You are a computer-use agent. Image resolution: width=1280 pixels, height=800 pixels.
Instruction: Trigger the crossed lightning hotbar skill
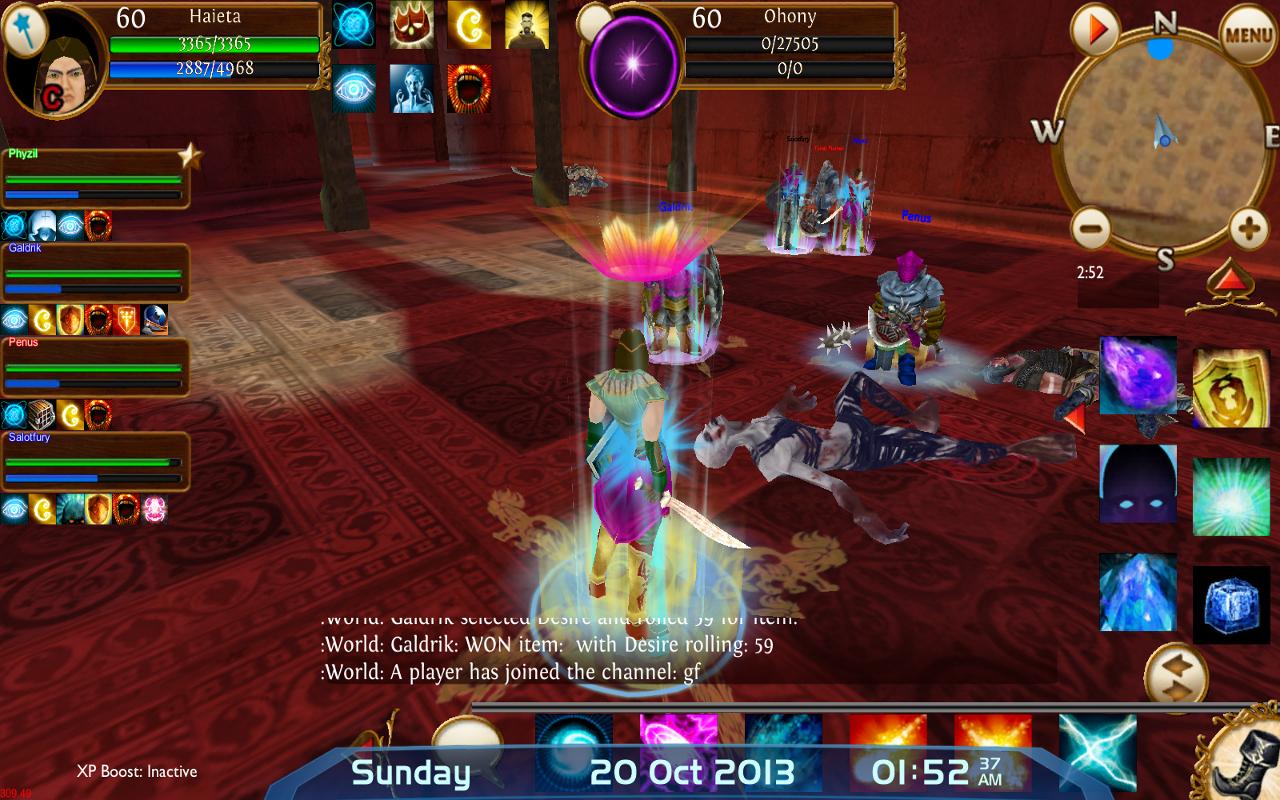(x=1097, y=752)
